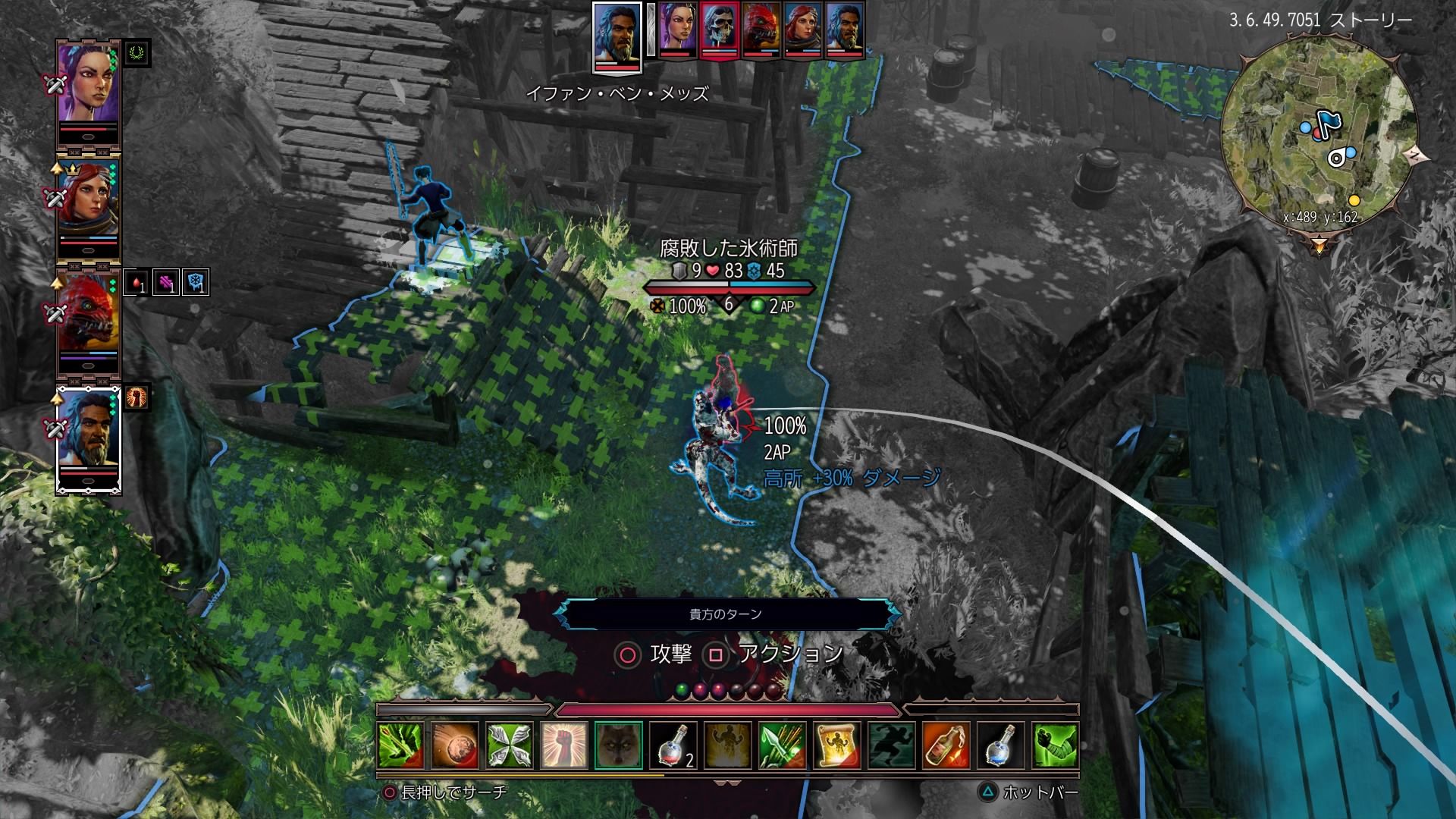
Task: Use the red potion with count 2
Action: click(x=673, y=746)
